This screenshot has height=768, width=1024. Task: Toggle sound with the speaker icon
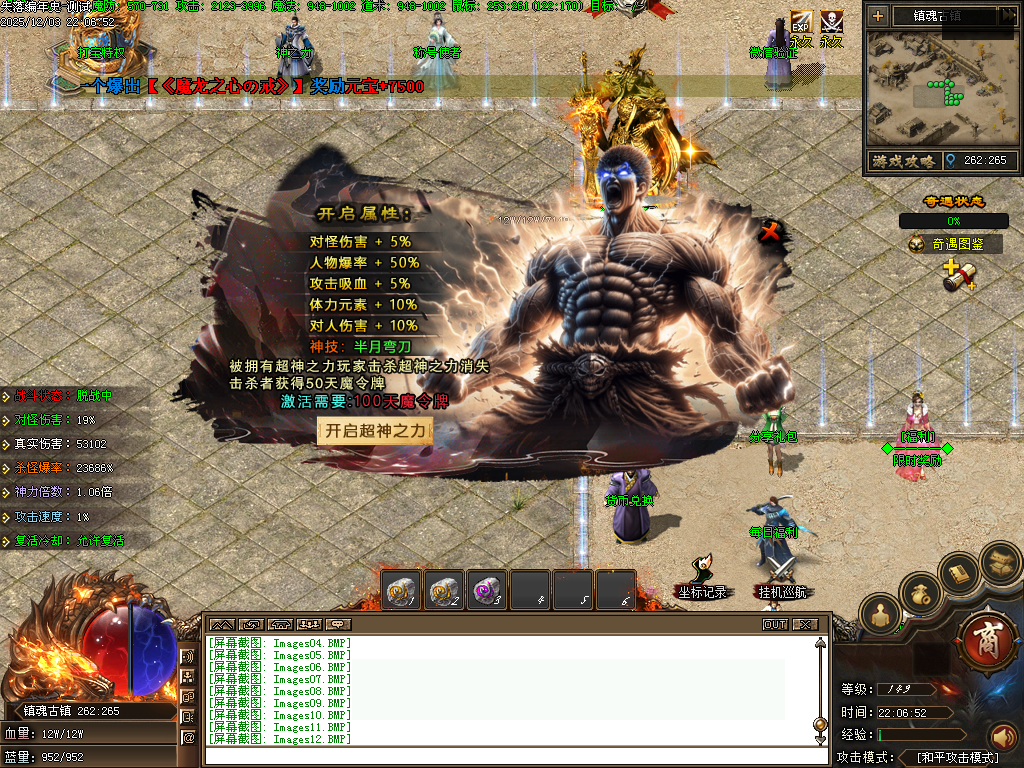[x=1002, y=738]
